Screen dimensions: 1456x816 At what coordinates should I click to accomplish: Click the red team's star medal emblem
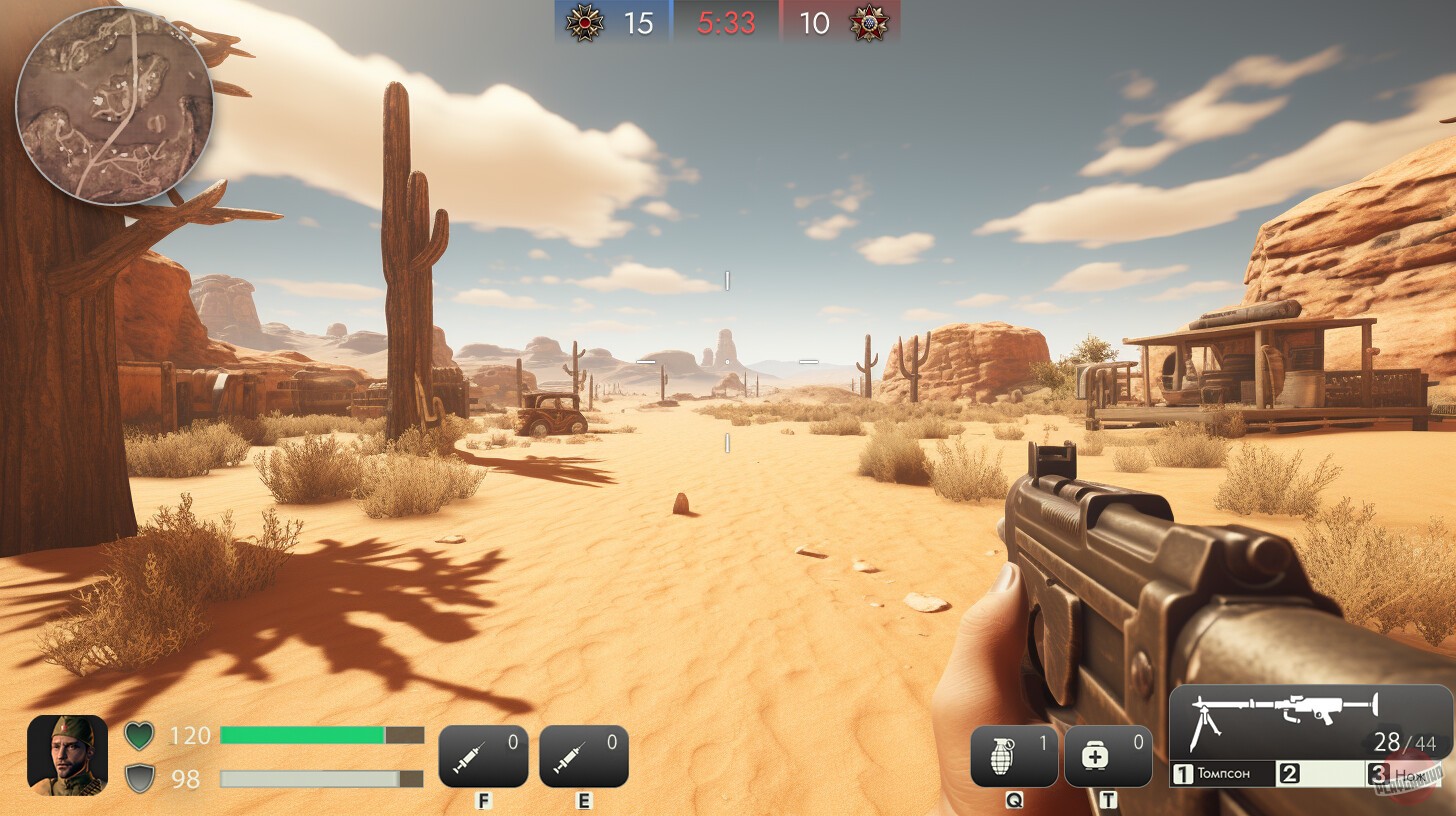point(869,22)
